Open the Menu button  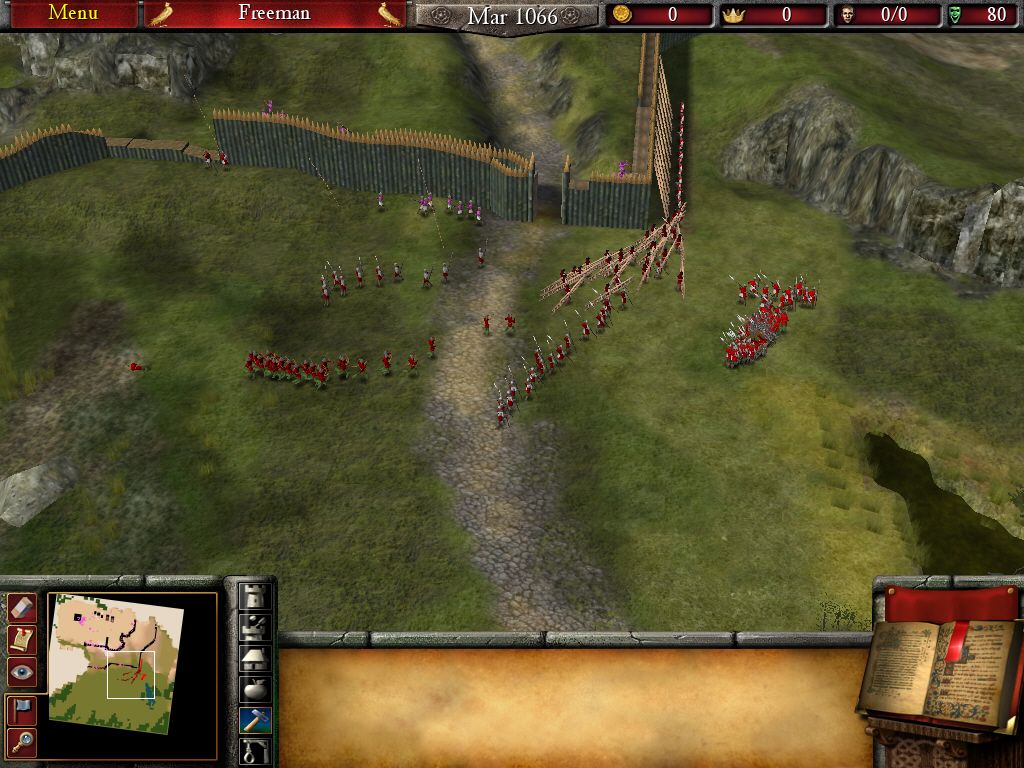point(73,13)
